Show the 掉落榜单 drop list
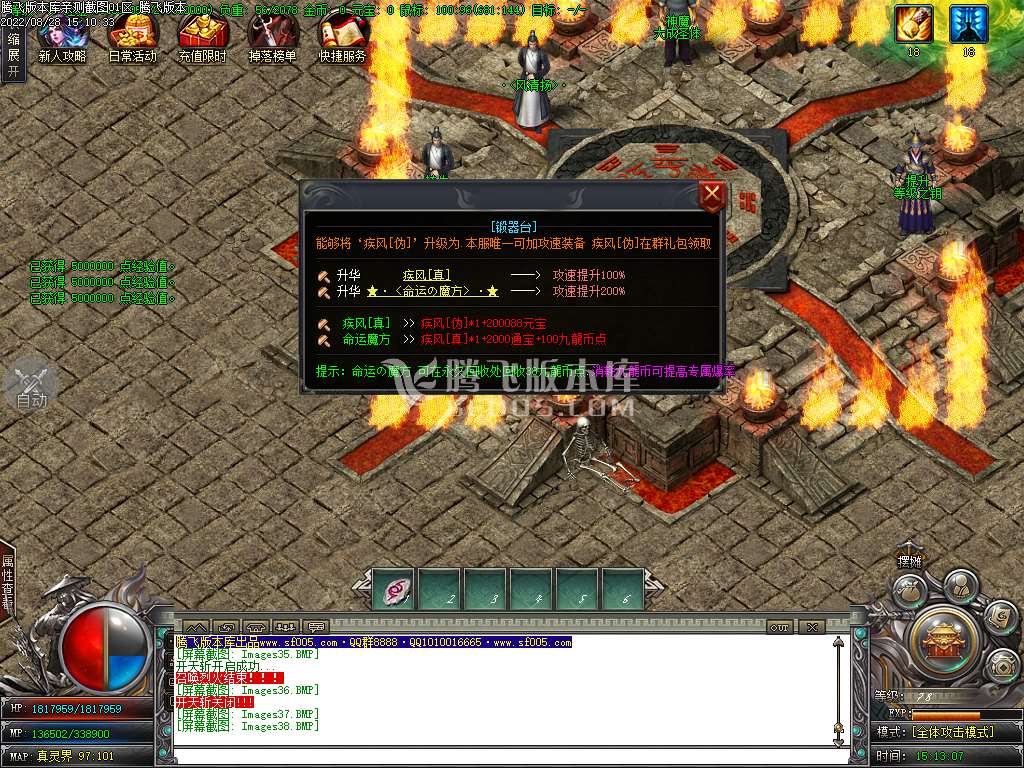Screen dimensions: 1024x768 [272, 38]
